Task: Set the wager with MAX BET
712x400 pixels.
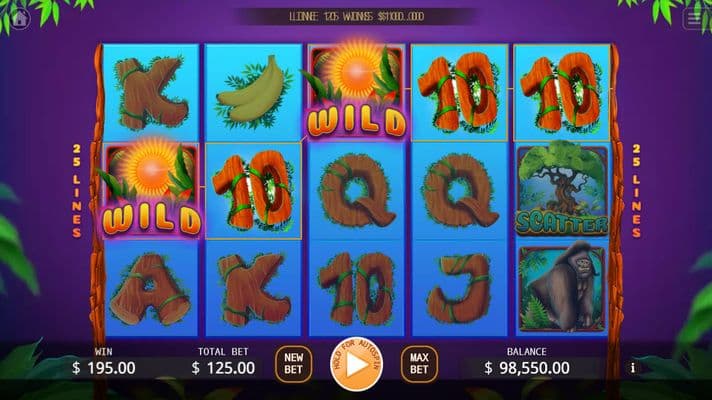Action: pyautogui.click(x=419, y=364)
